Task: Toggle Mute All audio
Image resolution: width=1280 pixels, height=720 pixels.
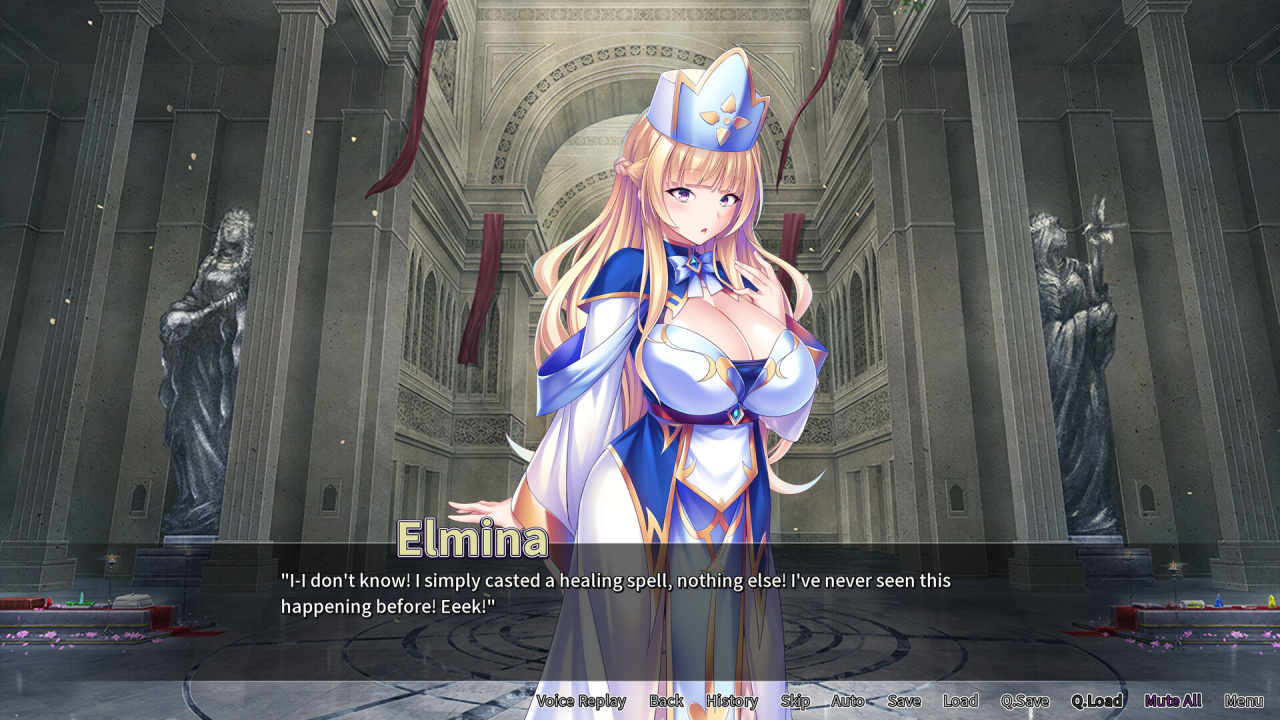Action: click(1173, 701)
